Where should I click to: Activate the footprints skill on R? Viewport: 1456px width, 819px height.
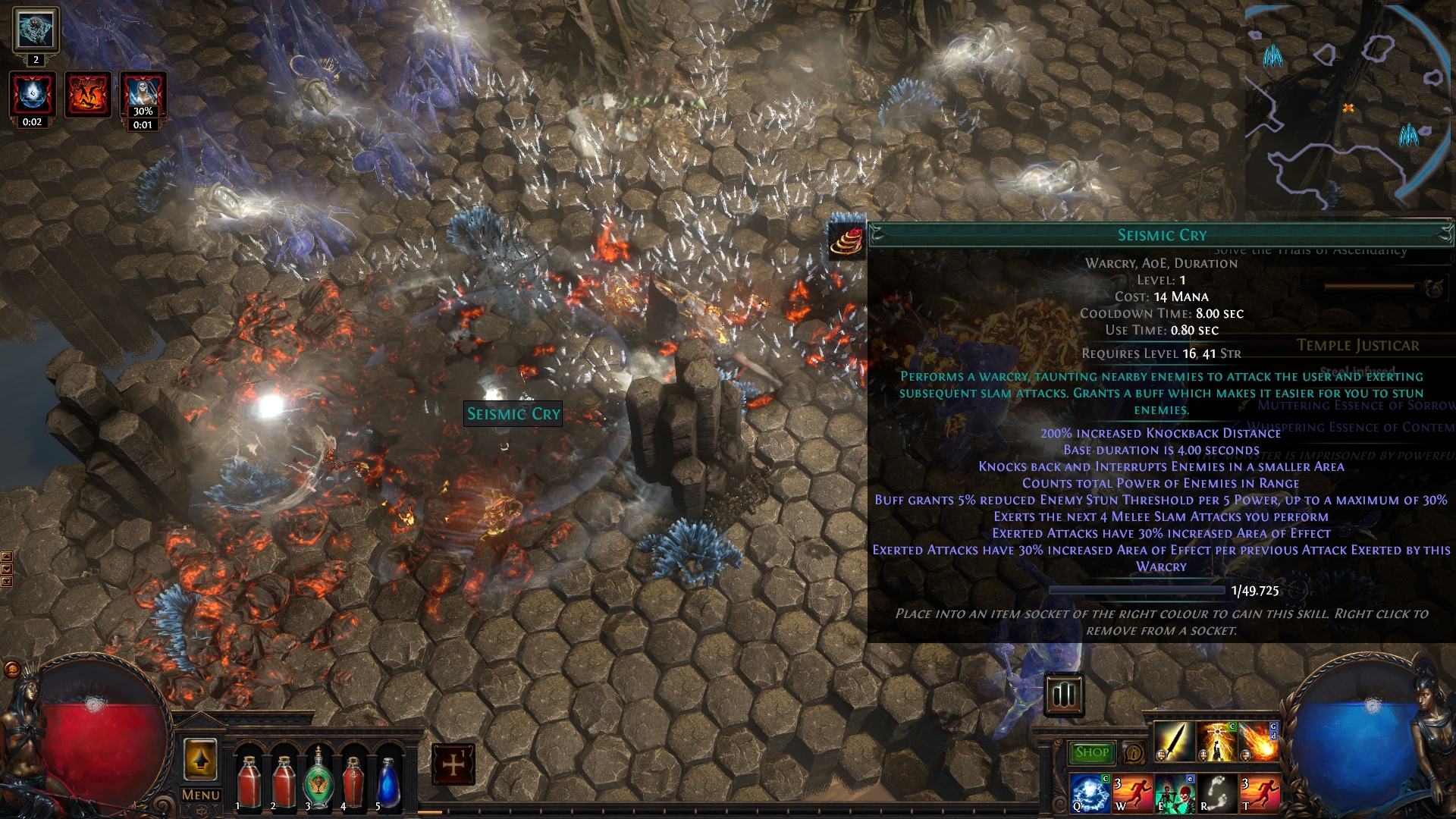click(x=1217, y=792)
